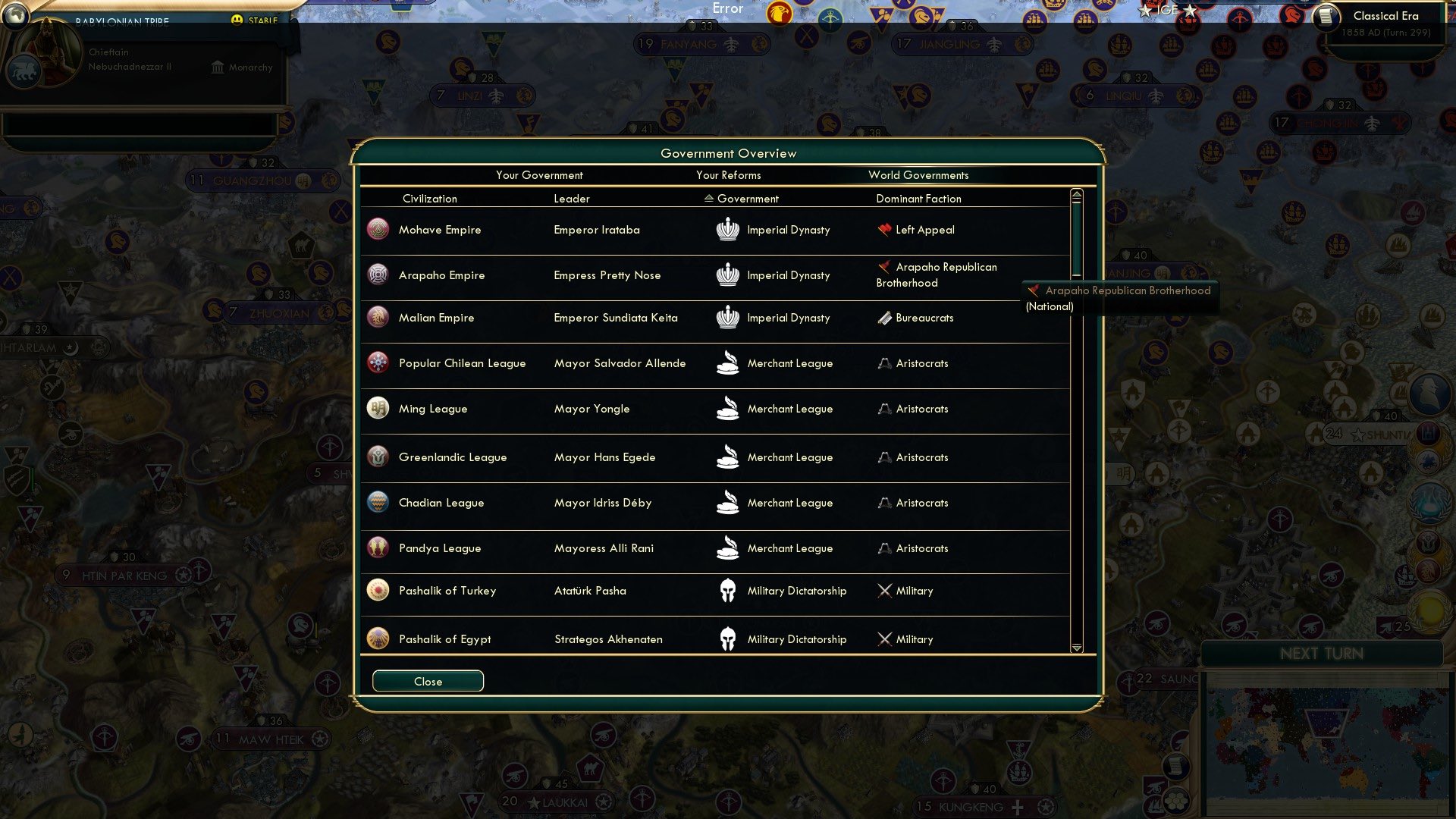Click the Arapaho Empire civilization emblem
The image size is (1456, 819).
(x=377, y=275)
